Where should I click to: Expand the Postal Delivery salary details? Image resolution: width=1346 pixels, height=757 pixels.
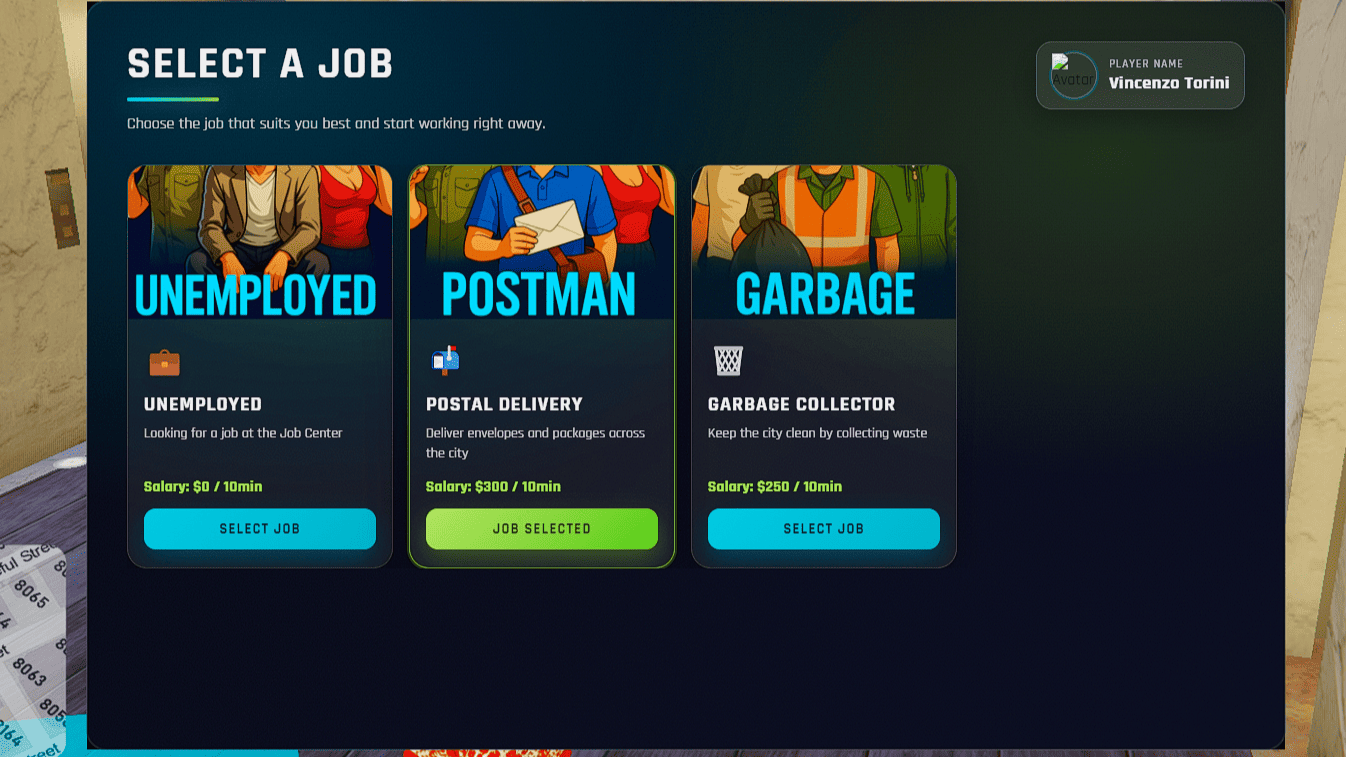pyautogui.click(x=493, y=486)
